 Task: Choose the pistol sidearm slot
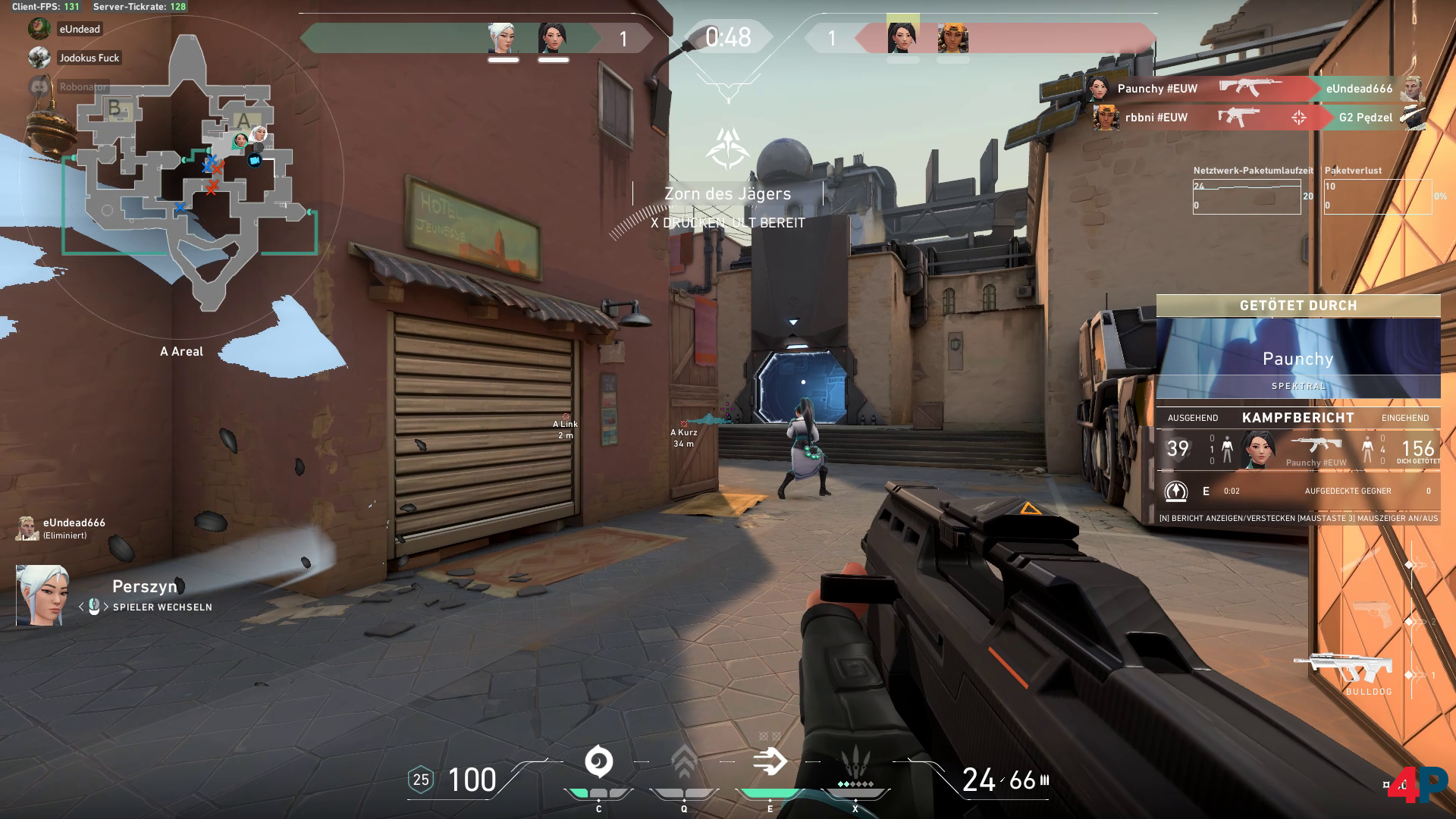click(x=1373, y=613)
